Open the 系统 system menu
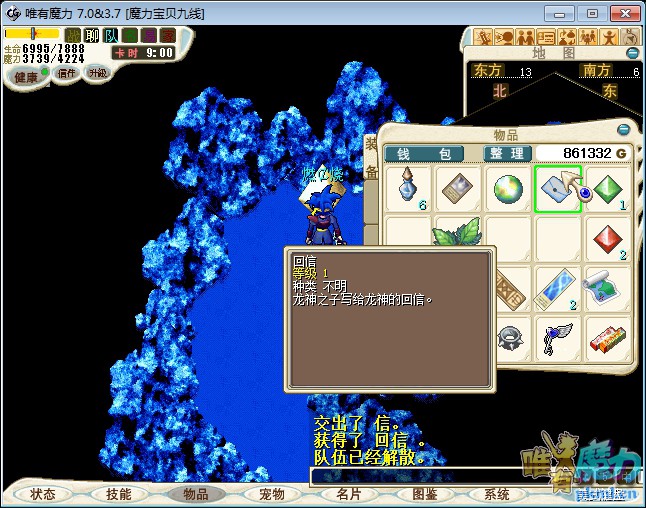646x508 pixels. pos(497,494)
